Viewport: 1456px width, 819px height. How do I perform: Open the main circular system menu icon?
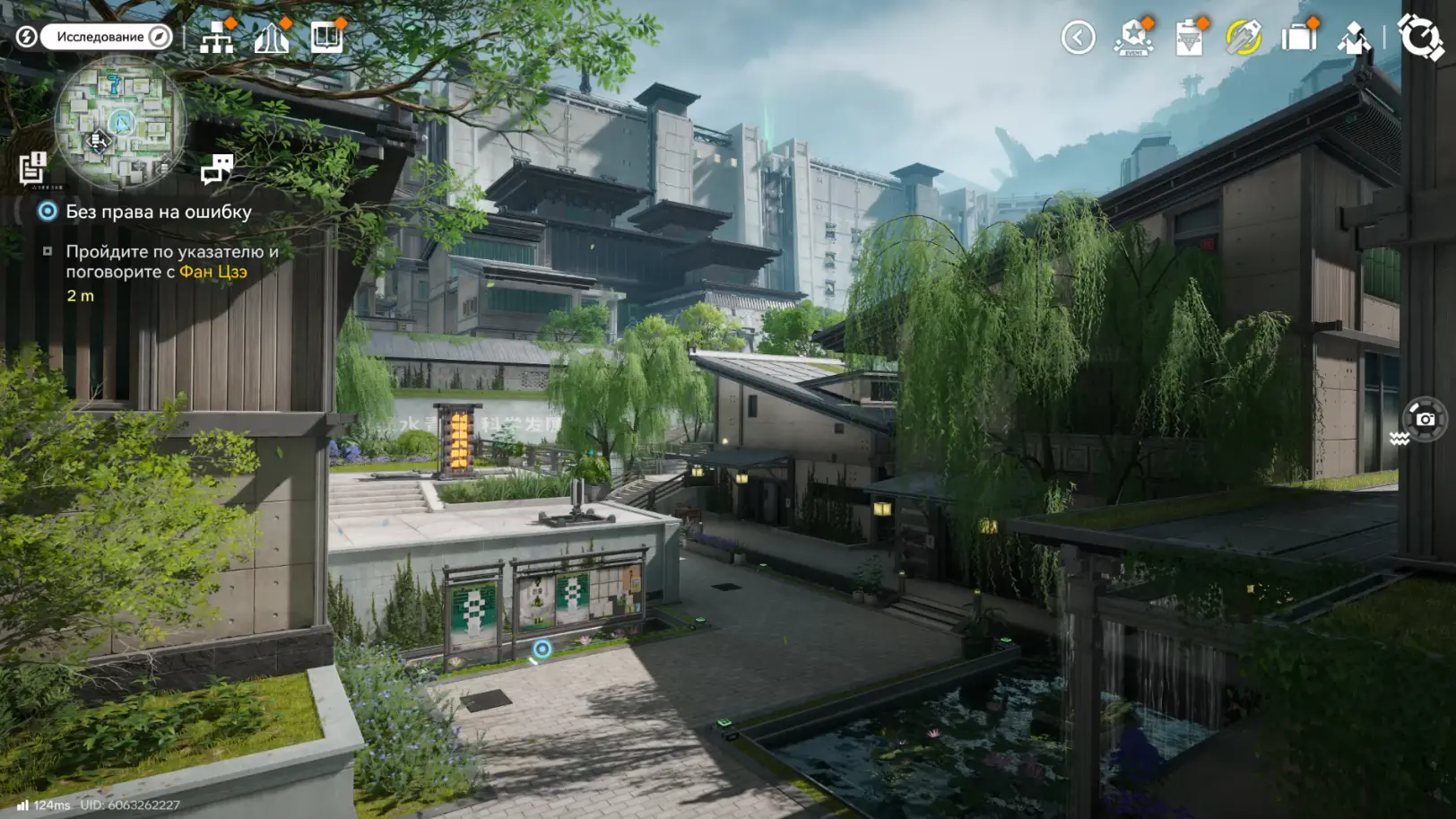pyautogui.click(x=1420, y=36)
